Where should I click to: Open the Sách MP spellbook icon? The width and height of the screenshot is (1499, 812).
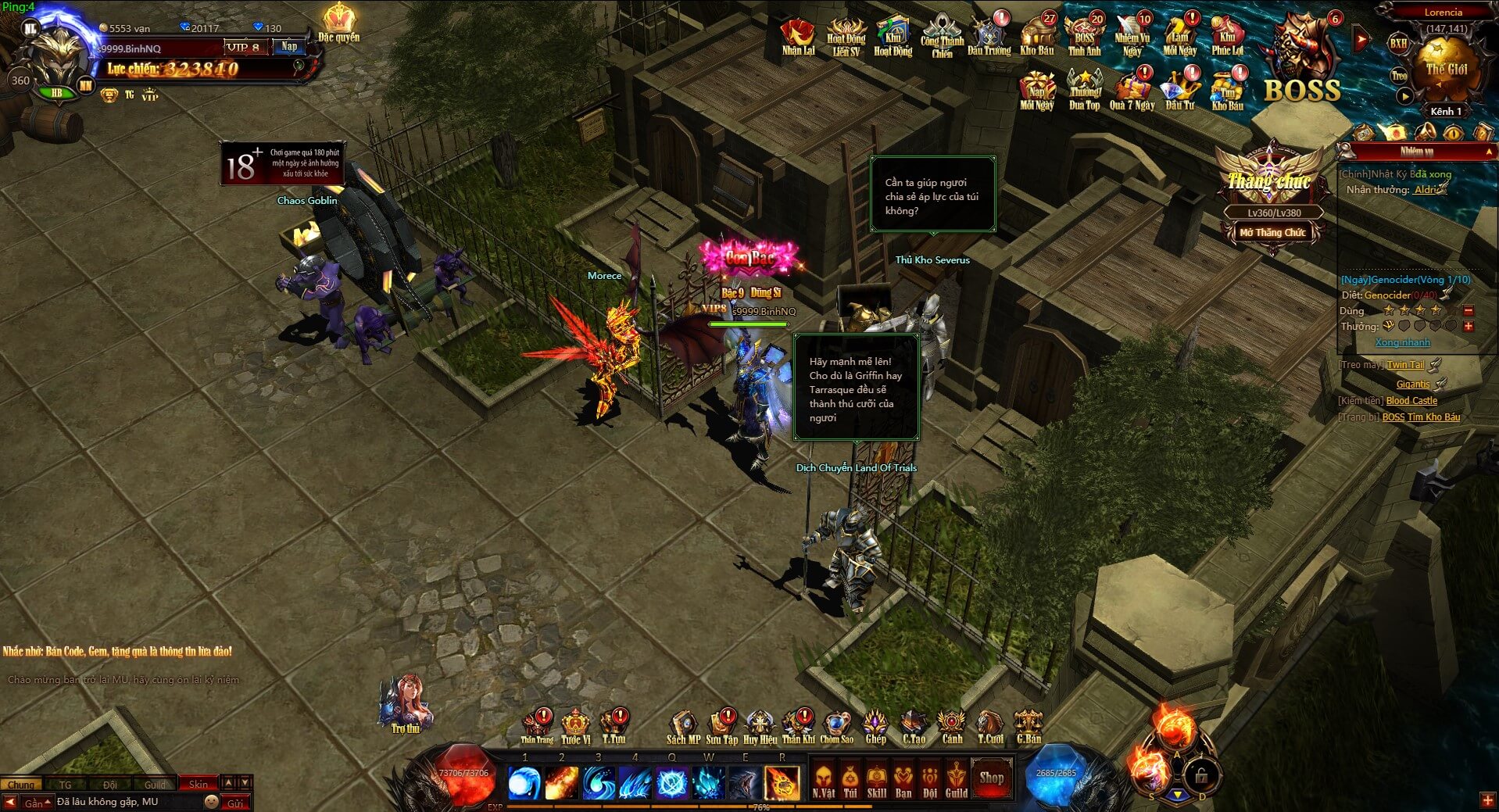tap(682, 721)
